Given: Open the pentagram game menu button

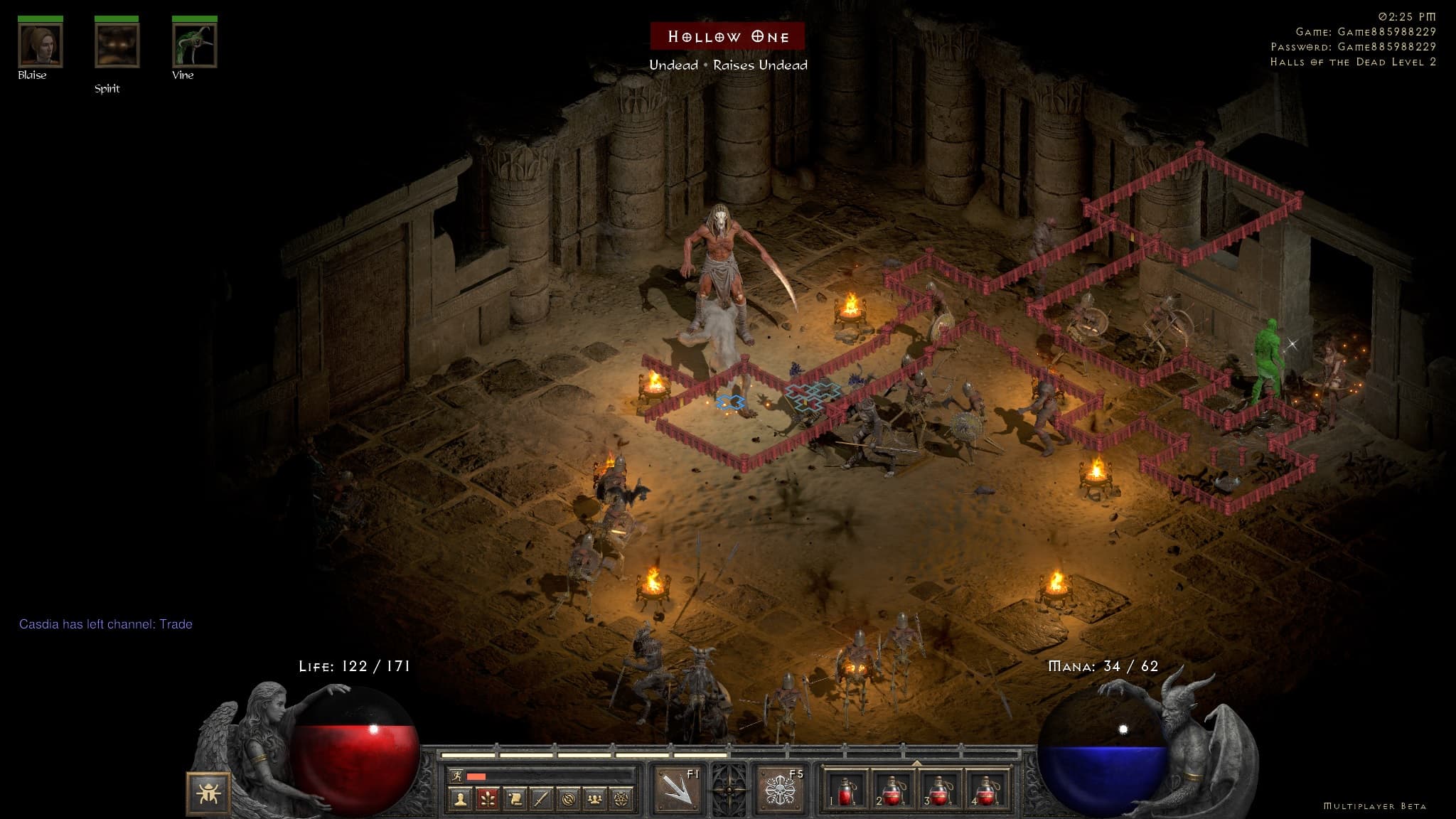Looking at the screenshot, I should tap(621, 800).
